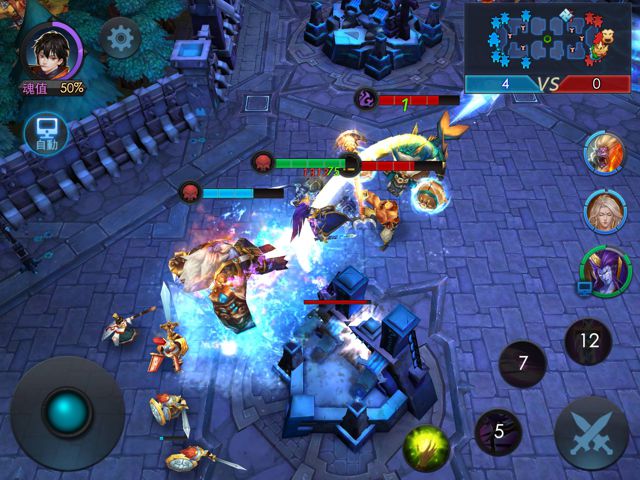
Task: Select the blonde hero teammate portrait
Action: [604, 210]
